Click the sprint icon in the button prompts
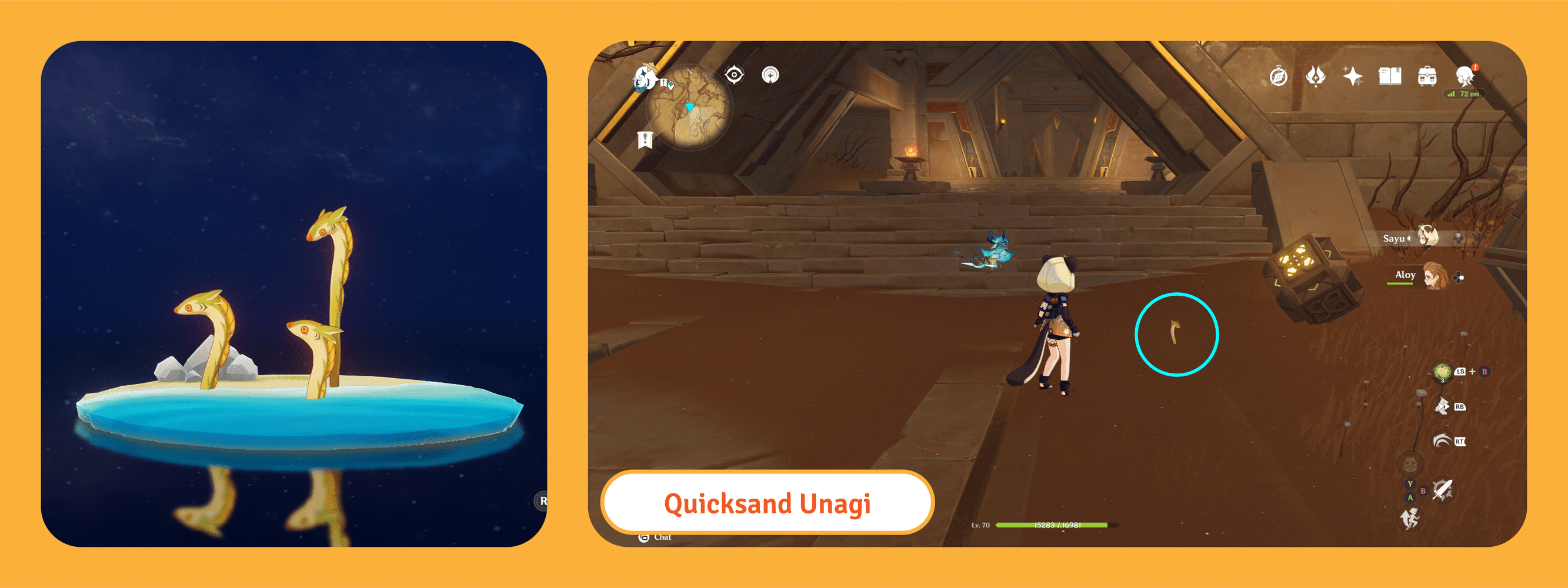Screen dimensions: 1568x588 click(x=1412, y=519)
